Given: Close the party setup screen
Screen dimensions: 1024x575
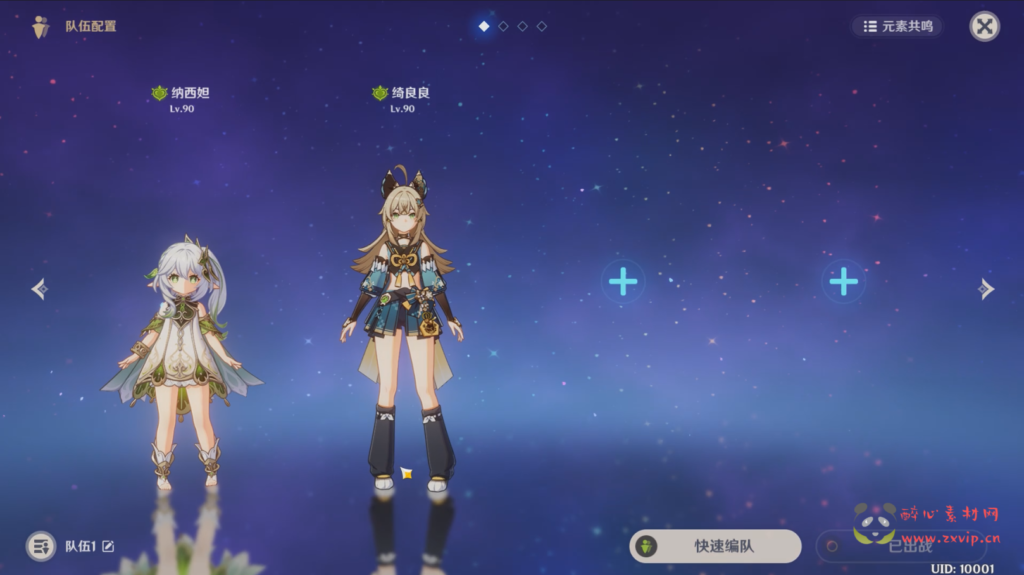Looking at the screenshot, I should tap(984, 26).
